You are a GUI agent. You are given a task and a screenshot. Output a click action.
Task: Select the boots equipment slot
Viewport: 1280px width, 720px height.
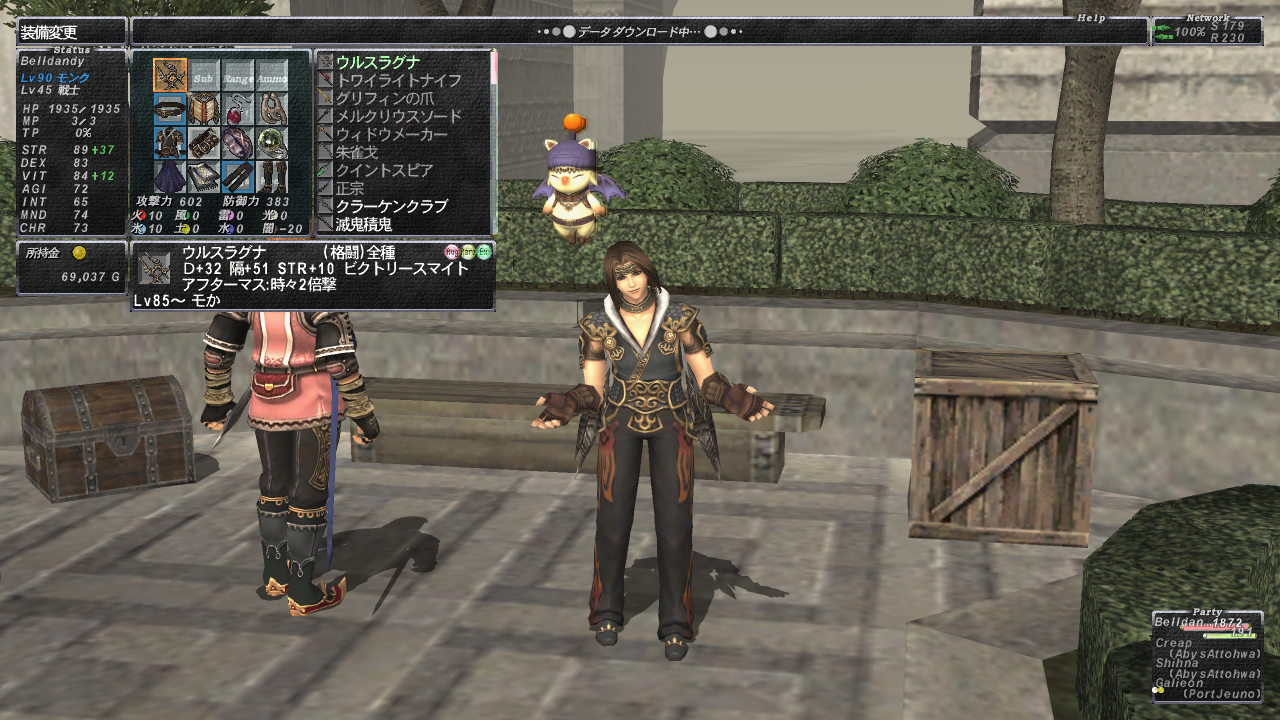coord(272,176)
